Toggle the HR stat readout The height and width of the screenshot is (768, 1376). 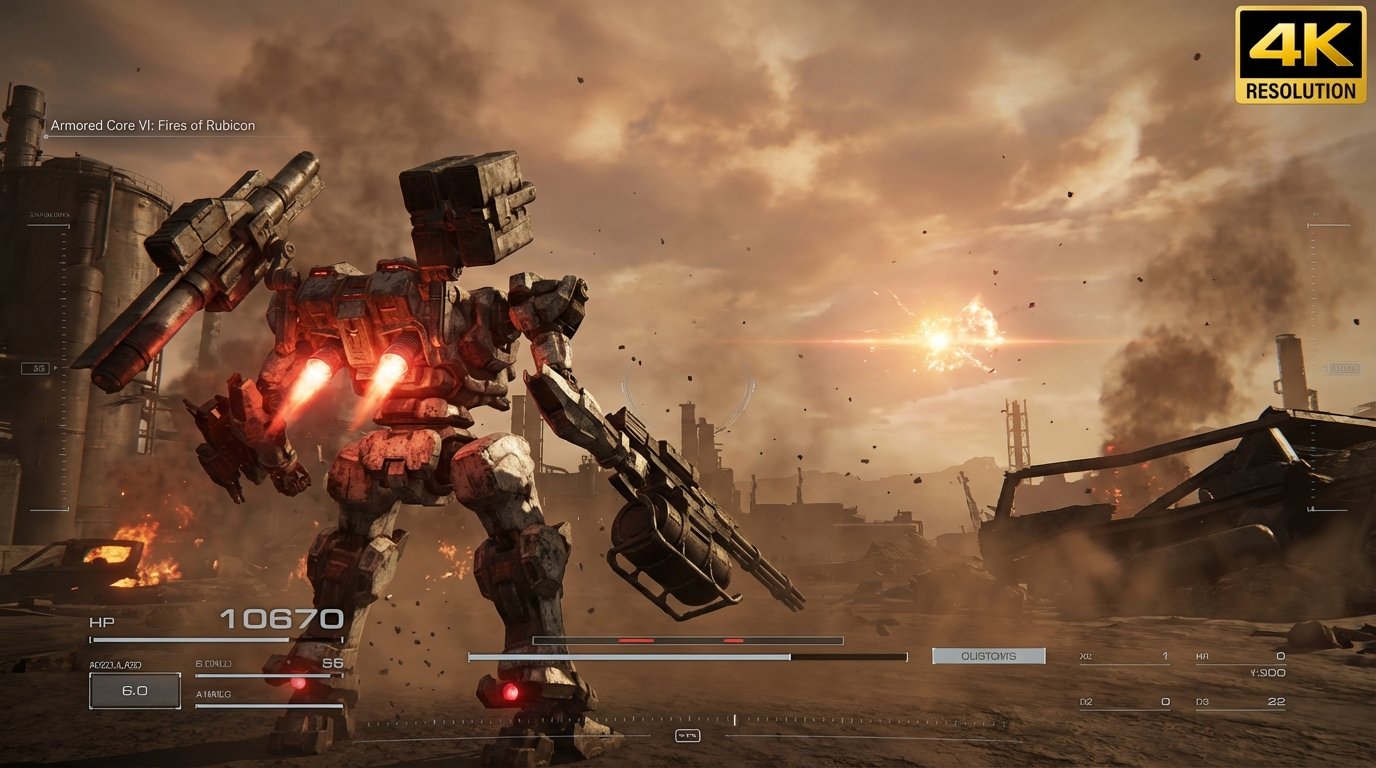coord(1240,655)
